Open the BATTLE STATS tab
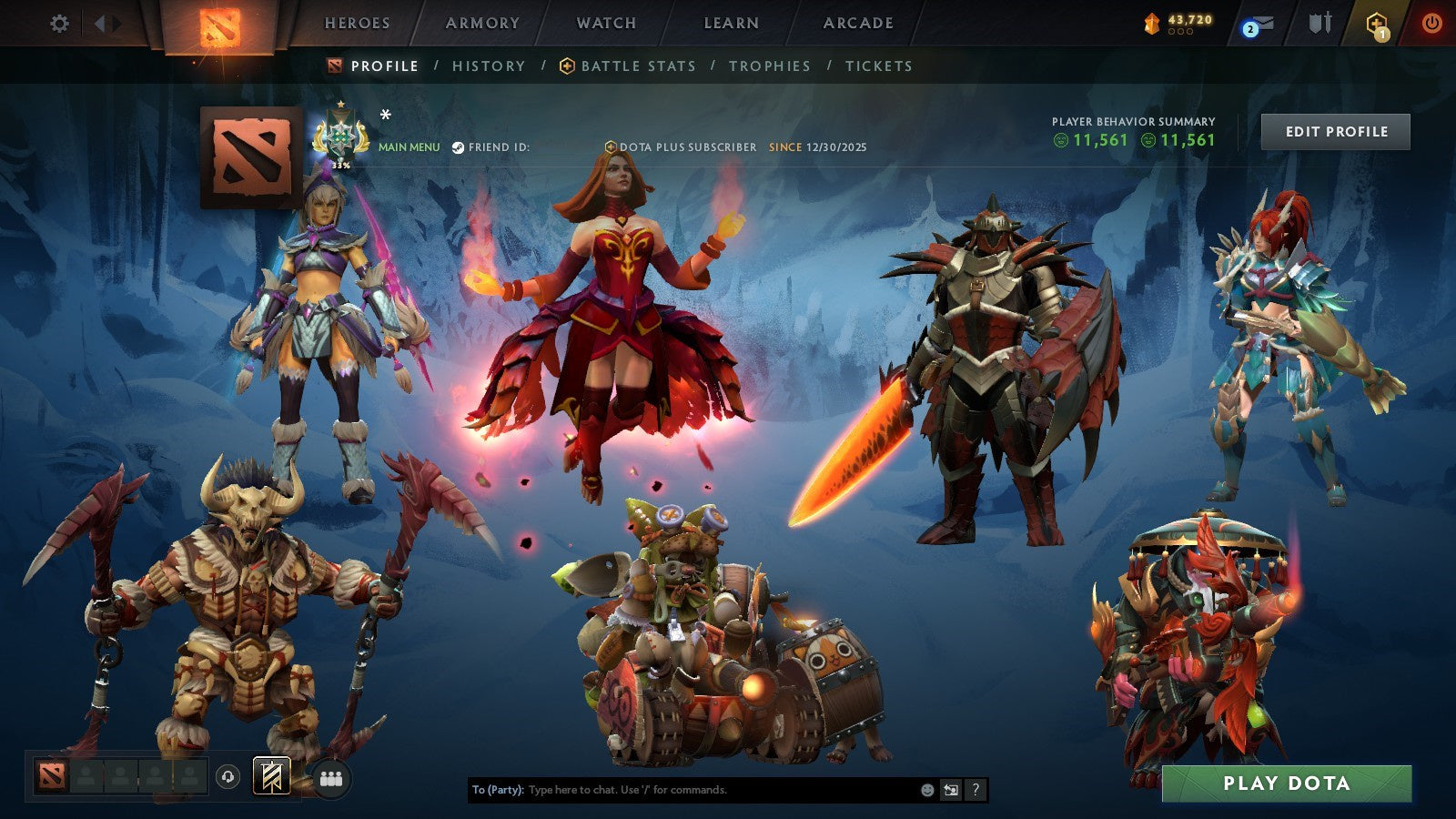 (639, 66)
